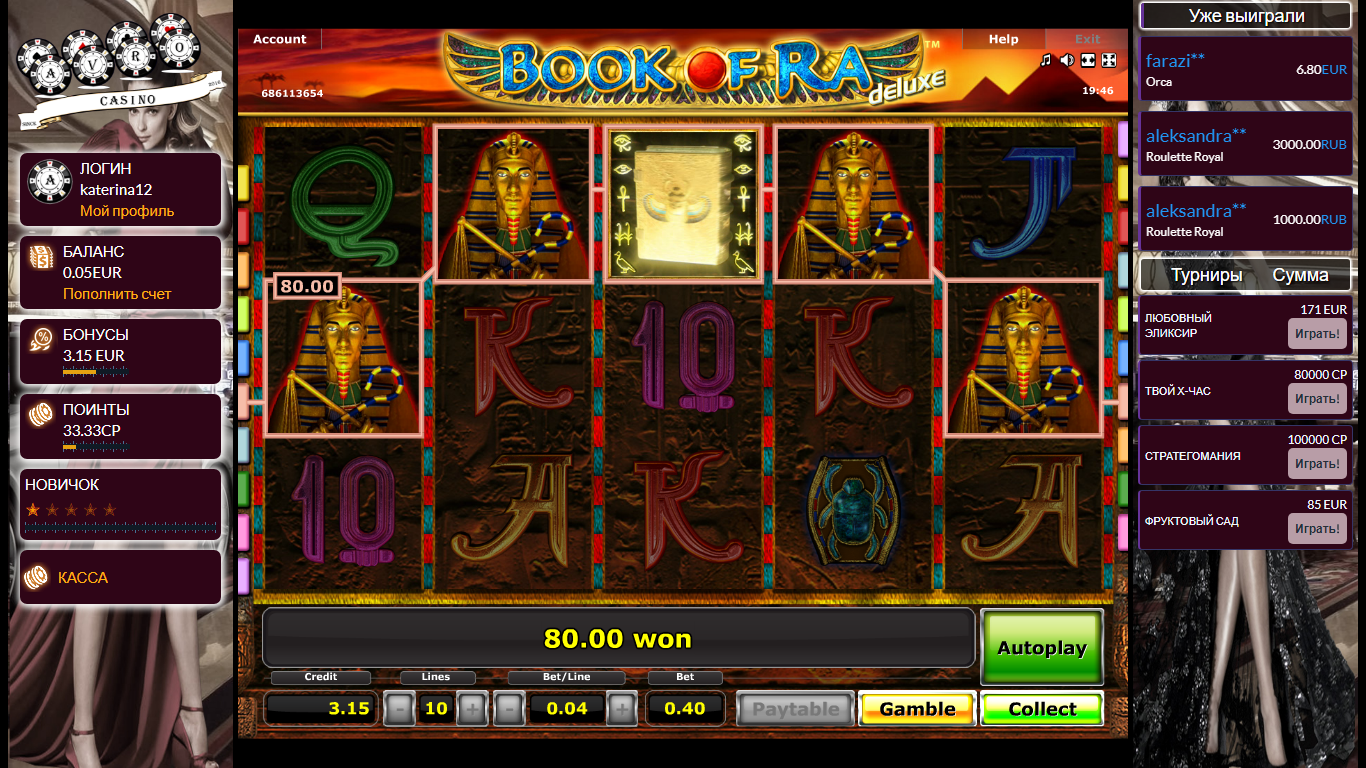Viewport: 1366px width, 768px height.
Task: Click the stretch-screen arrows icon
Action: coord(1088,60)
